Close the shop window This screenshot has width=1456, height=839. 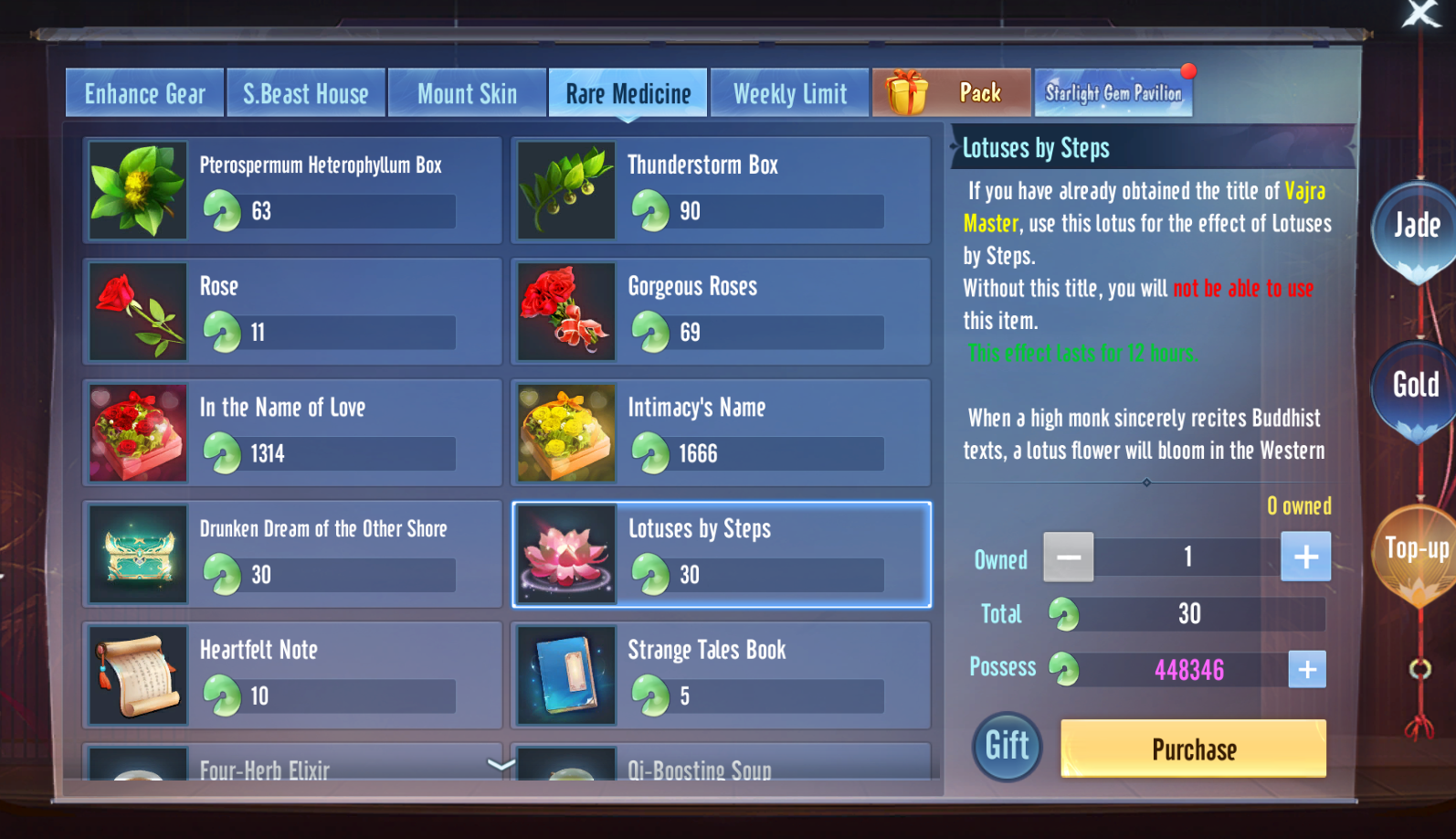[x=1420, y=14]
